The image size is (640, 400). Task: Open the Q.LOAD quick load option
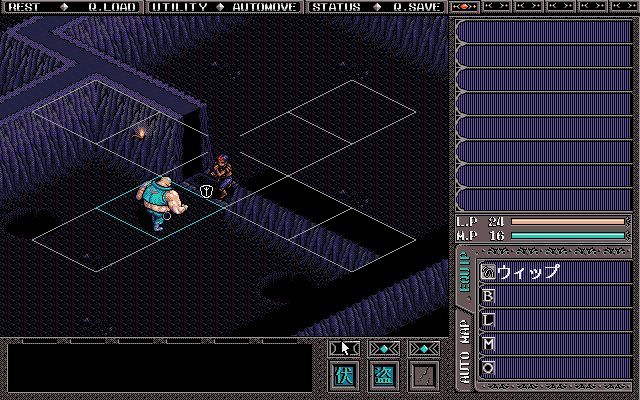click(111, 7)
